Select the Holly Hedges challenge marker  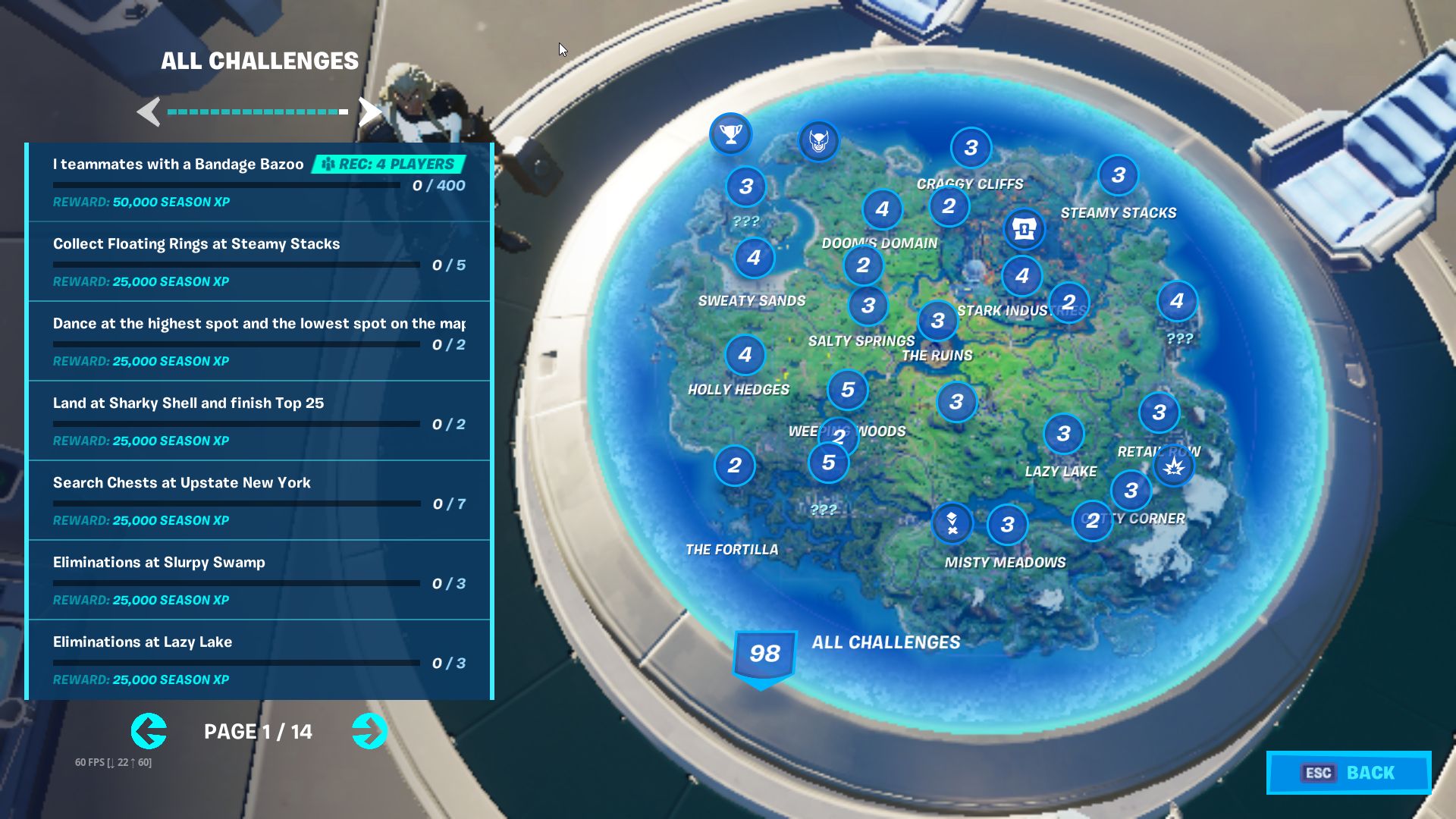coord(745,355)
